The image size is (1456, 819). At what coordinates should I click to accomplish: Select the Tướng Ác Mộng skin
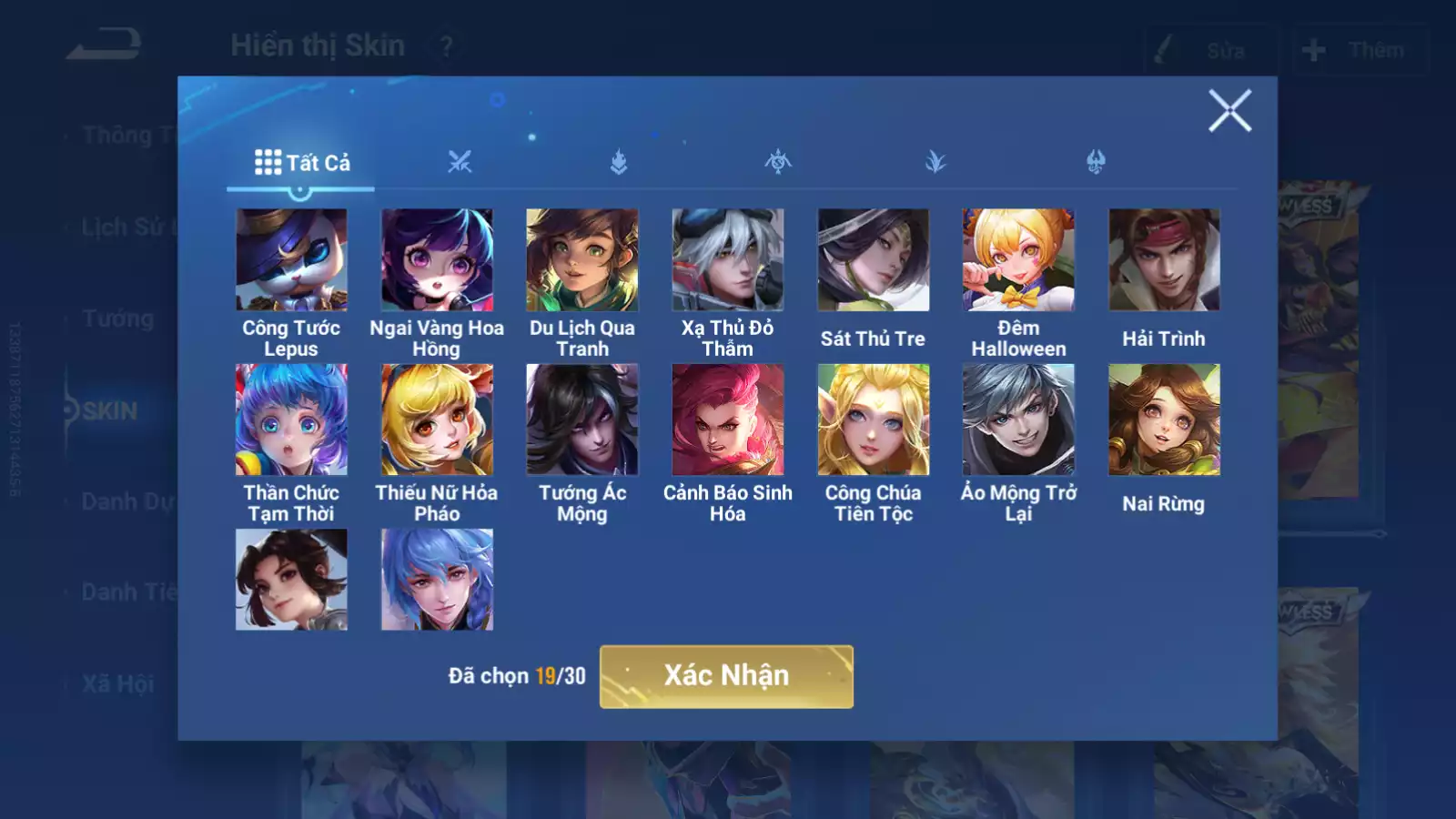[582, 420]
